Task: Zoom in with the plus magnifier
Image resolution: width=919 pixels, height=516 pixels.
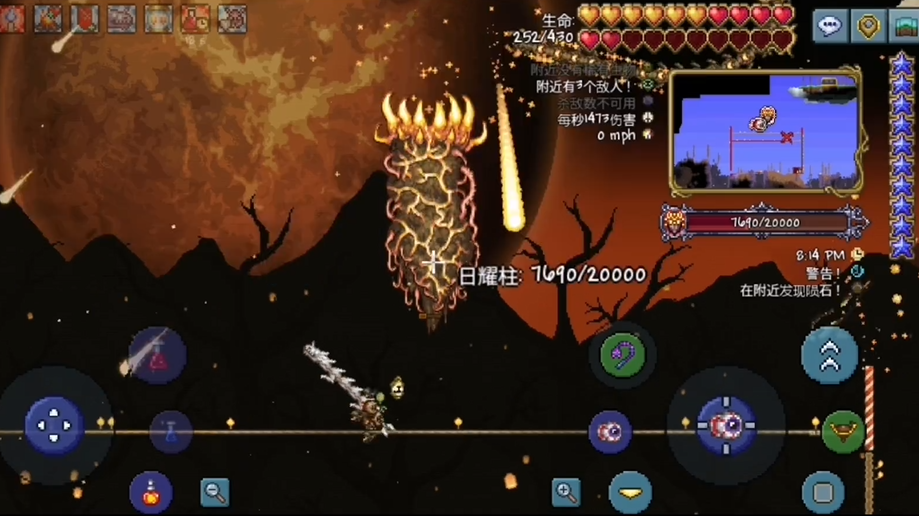Action: [x=566, y=491]
